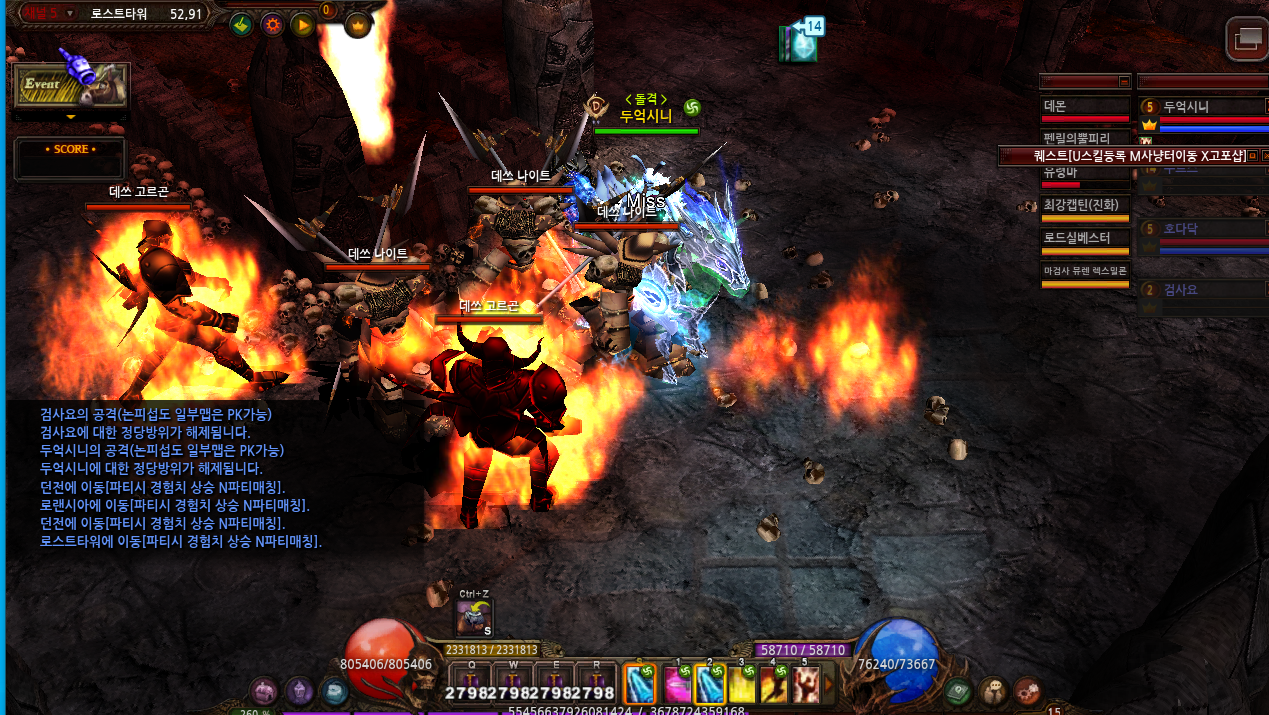Image resolution: width=1269 pixels, height=715 pixels.
Task: Select the 로드실베스터 entry in the pet list
Action: pos(1085,238)
